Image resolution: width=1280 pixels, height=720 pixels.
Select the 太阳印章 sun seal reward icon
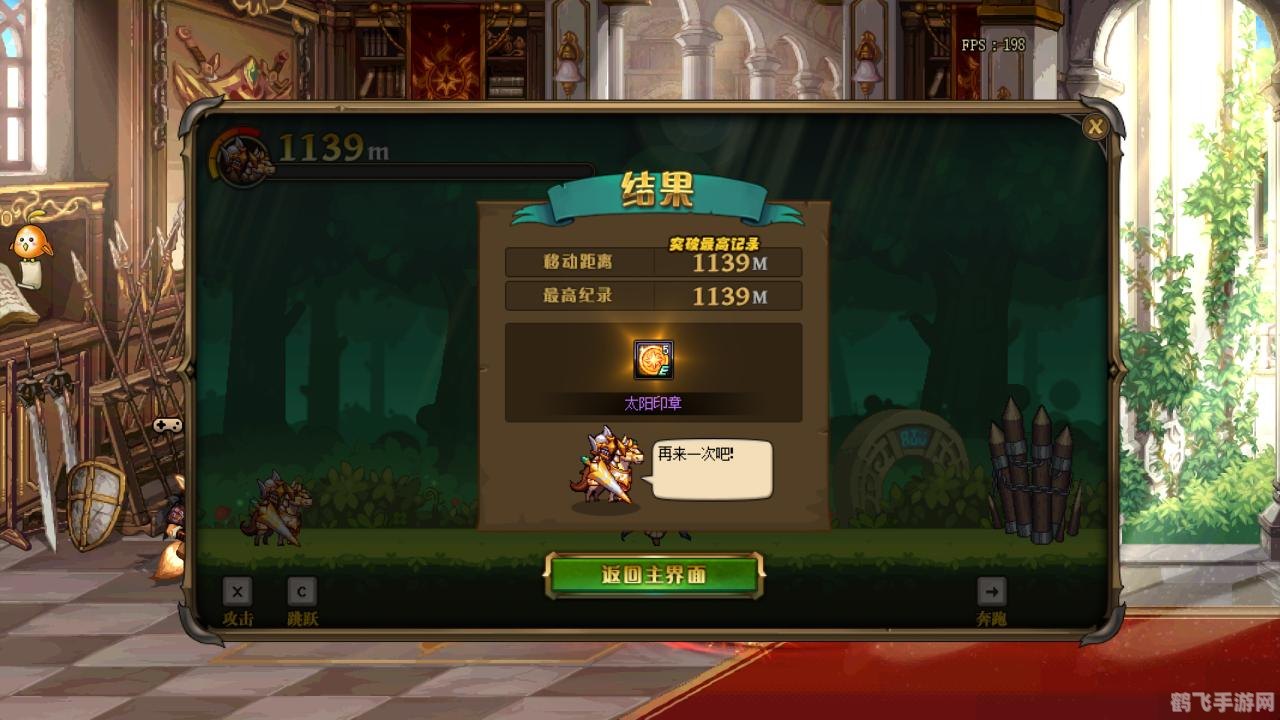pos(652,360)
